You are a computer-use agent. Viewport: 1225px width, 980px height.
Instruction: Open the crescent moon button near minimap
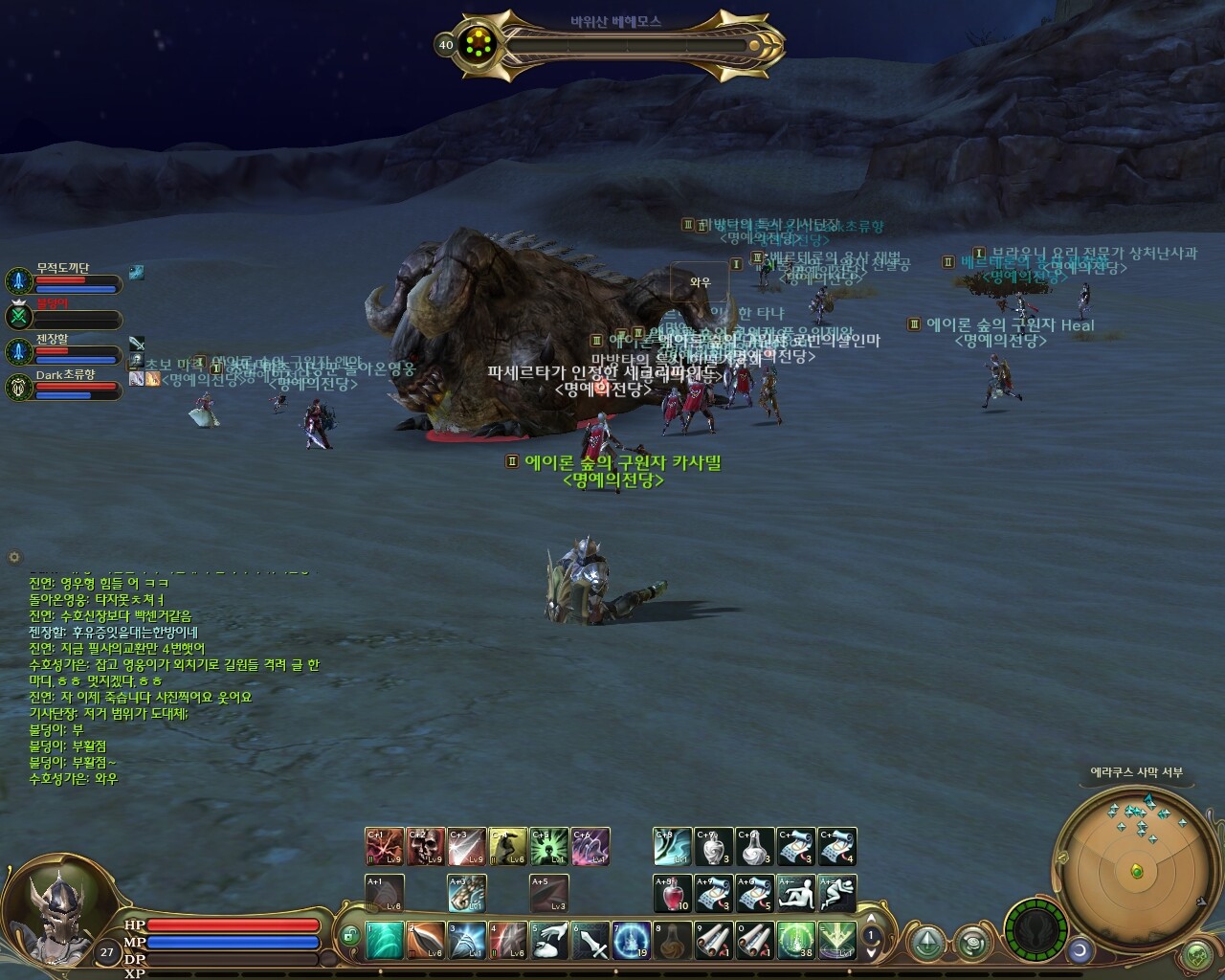[1081, 949]
